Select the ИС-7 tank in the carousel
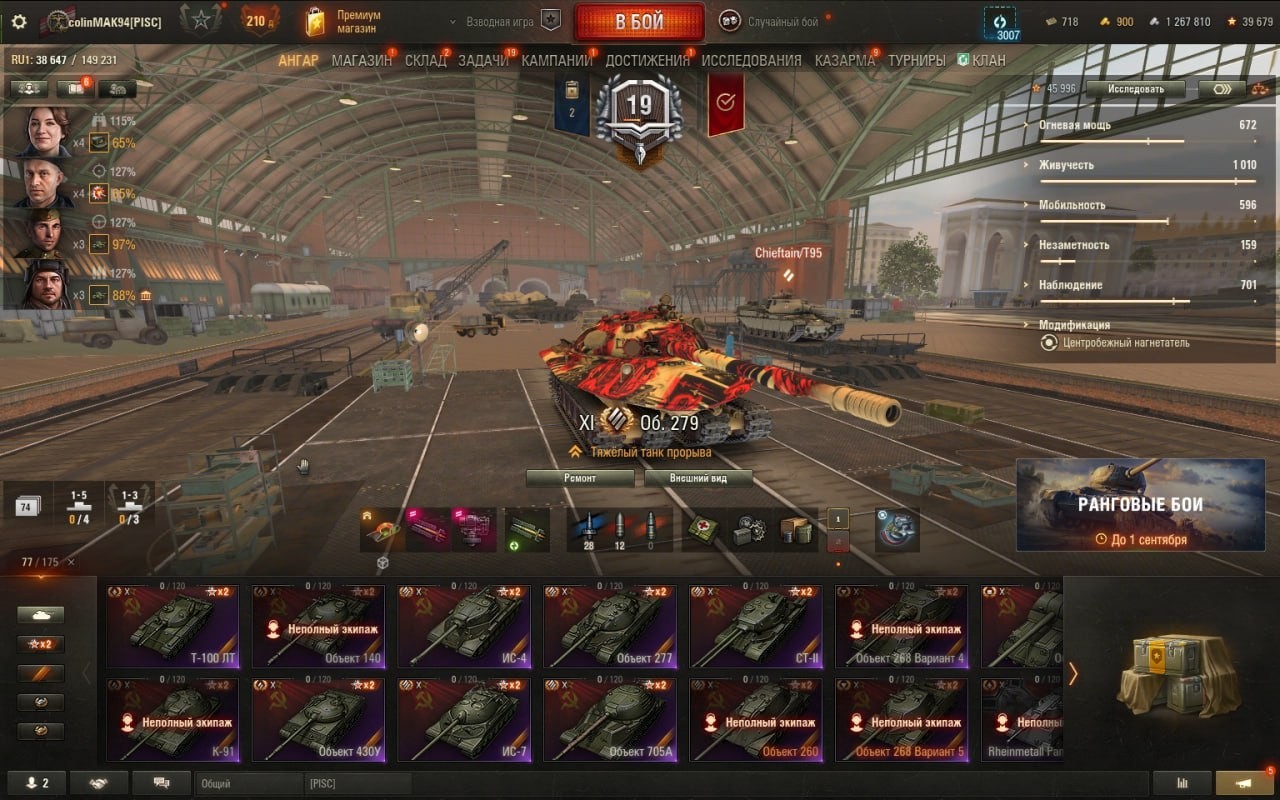This screenshot has width=1280, height=800. [464, 720]
